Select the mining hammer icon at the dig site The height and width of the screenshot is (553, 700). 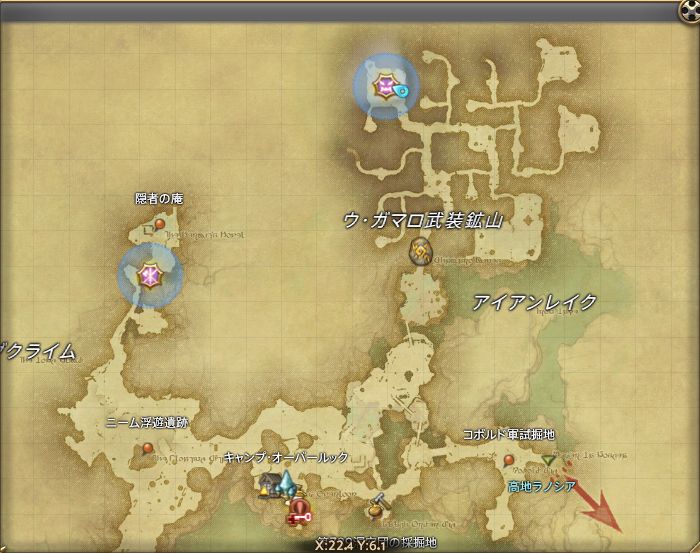pyautogui.click(x=377, y=506)
